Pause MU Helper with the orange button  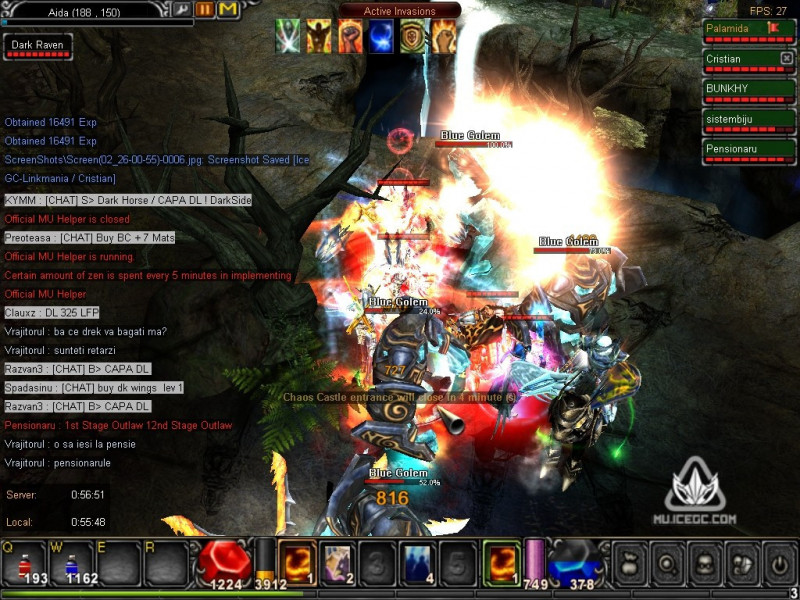(204, 9)
